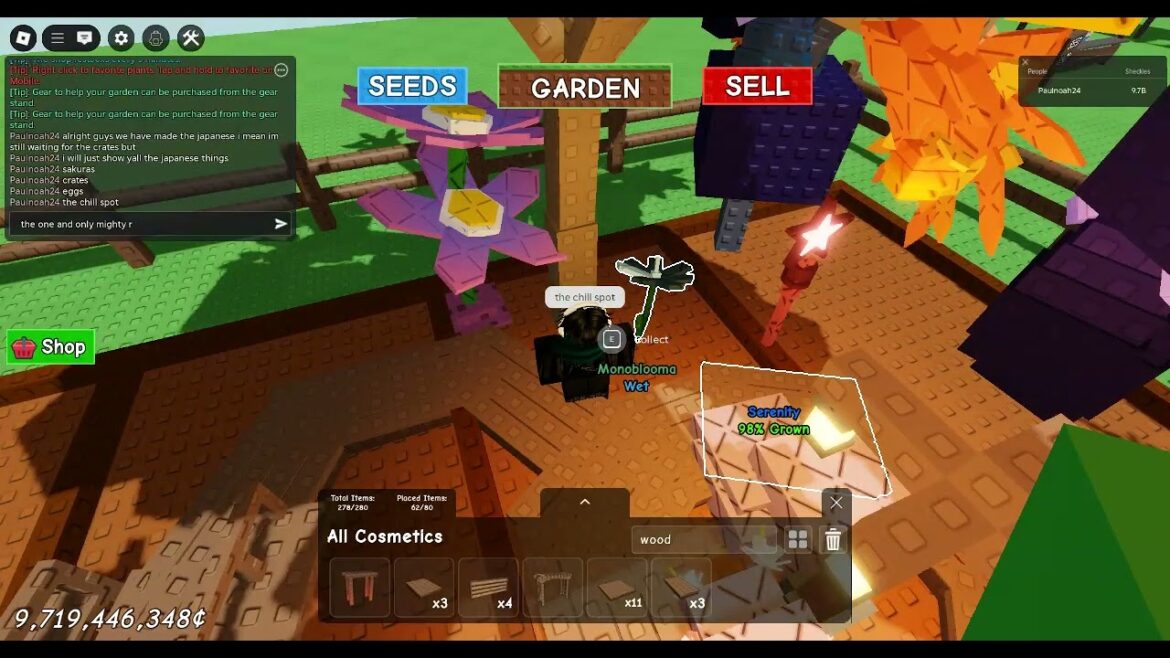1170x658 pixels.
Task: Click the cosmetics search field containing "wood"
Action: point(702,540)
